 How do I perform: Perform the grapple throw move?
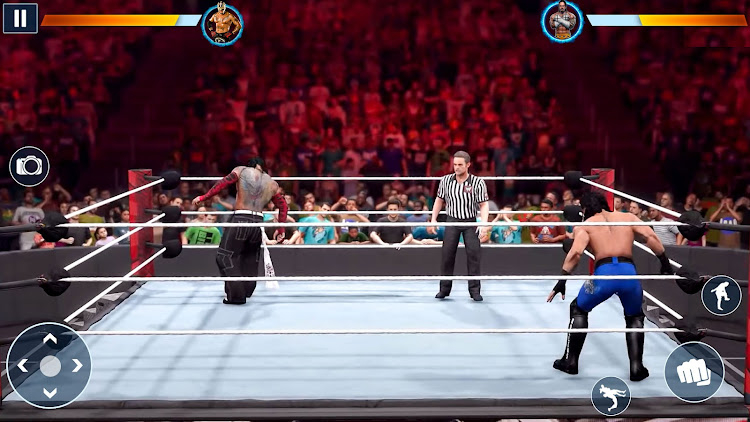click(x=610, y=396)
